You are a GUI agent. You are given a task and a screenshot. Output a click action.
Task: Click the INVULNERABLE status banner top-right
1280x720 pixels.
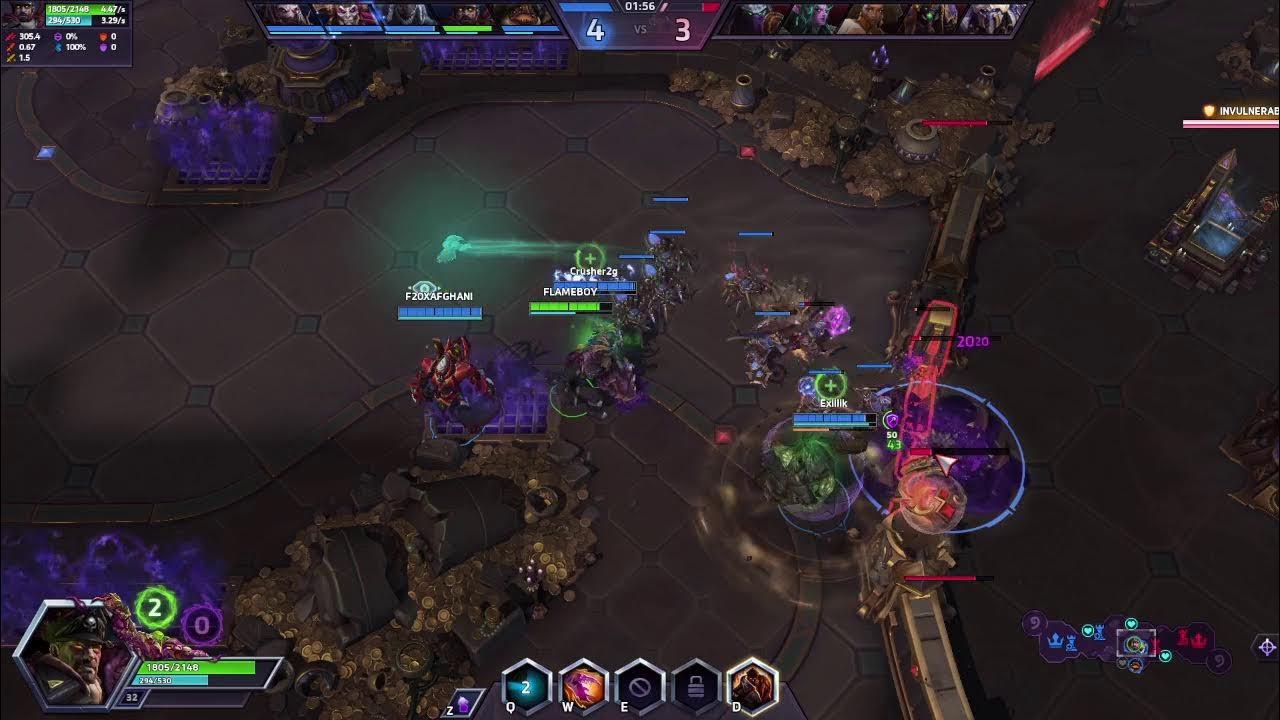pyautogui.click(x=1240, y=112)
